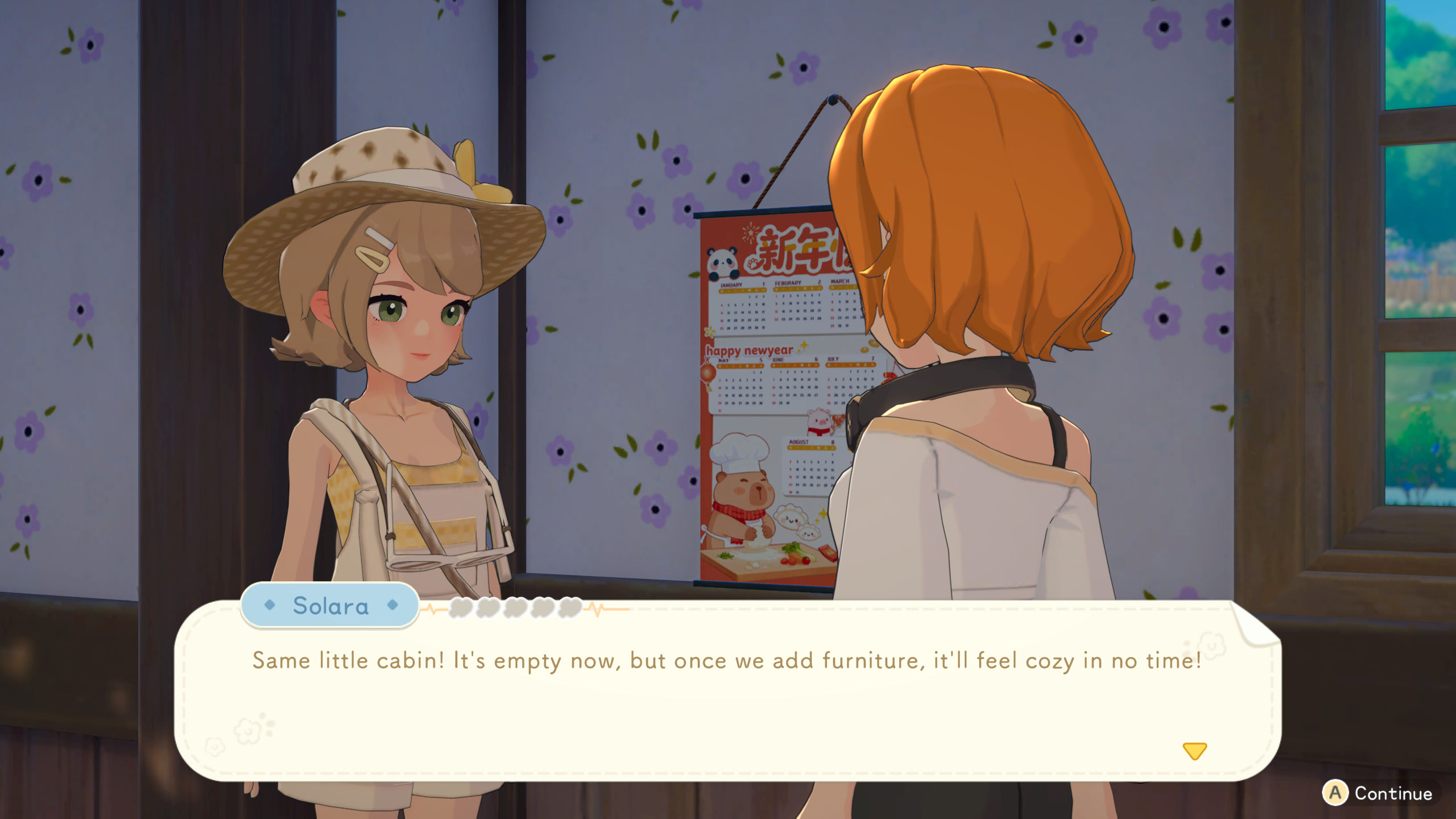Click Solara's dialogue text to advance

[728, 660]
